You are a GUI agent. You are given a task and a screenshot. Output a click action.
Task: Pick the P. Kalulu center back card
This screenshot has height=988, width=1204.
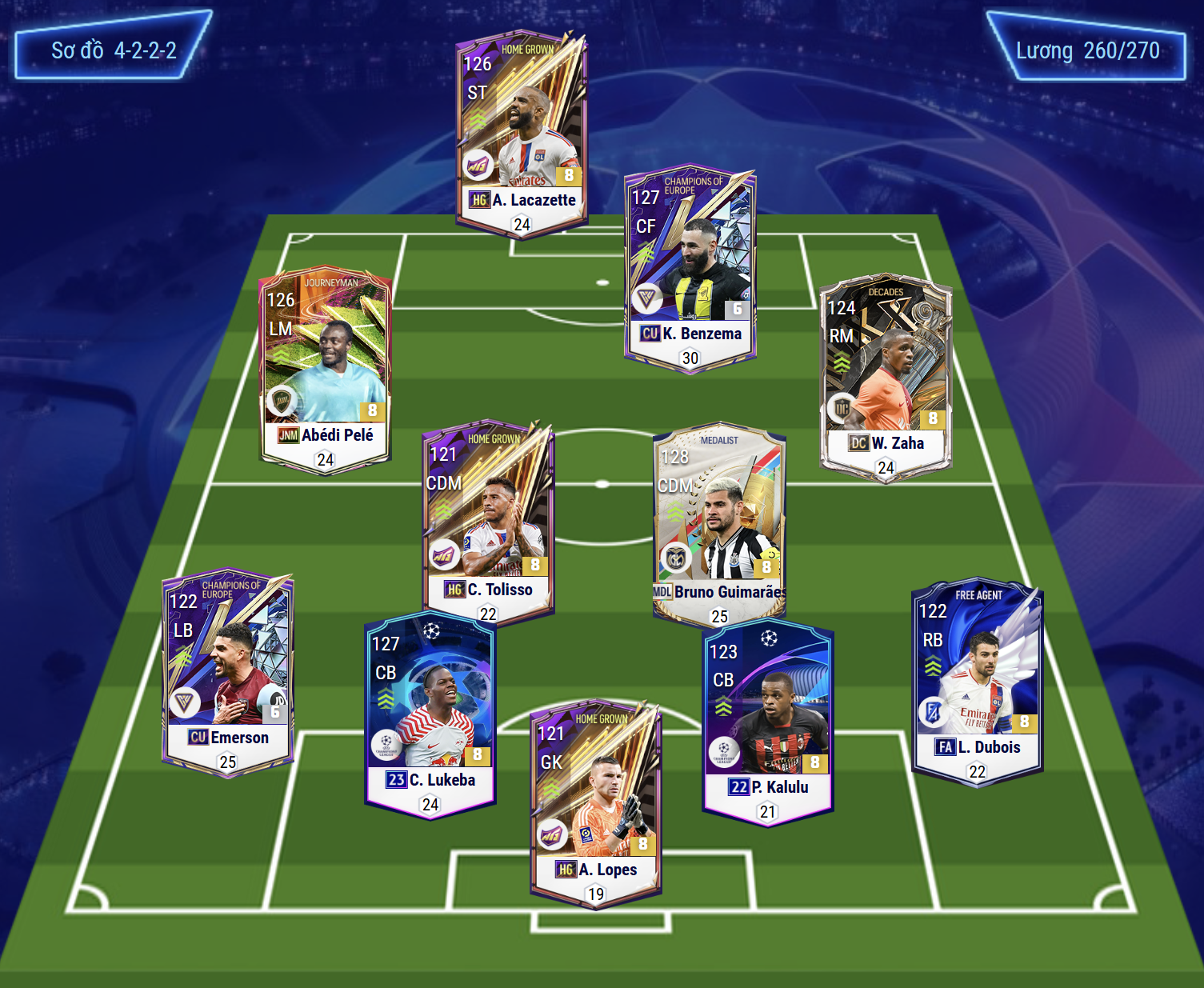[x=768, y=720]
